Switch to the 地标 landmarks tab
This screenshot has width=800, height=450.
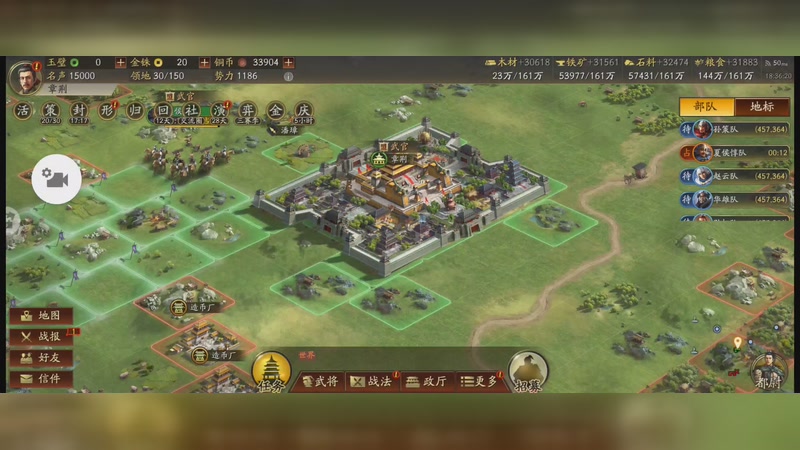click(761, 107)
